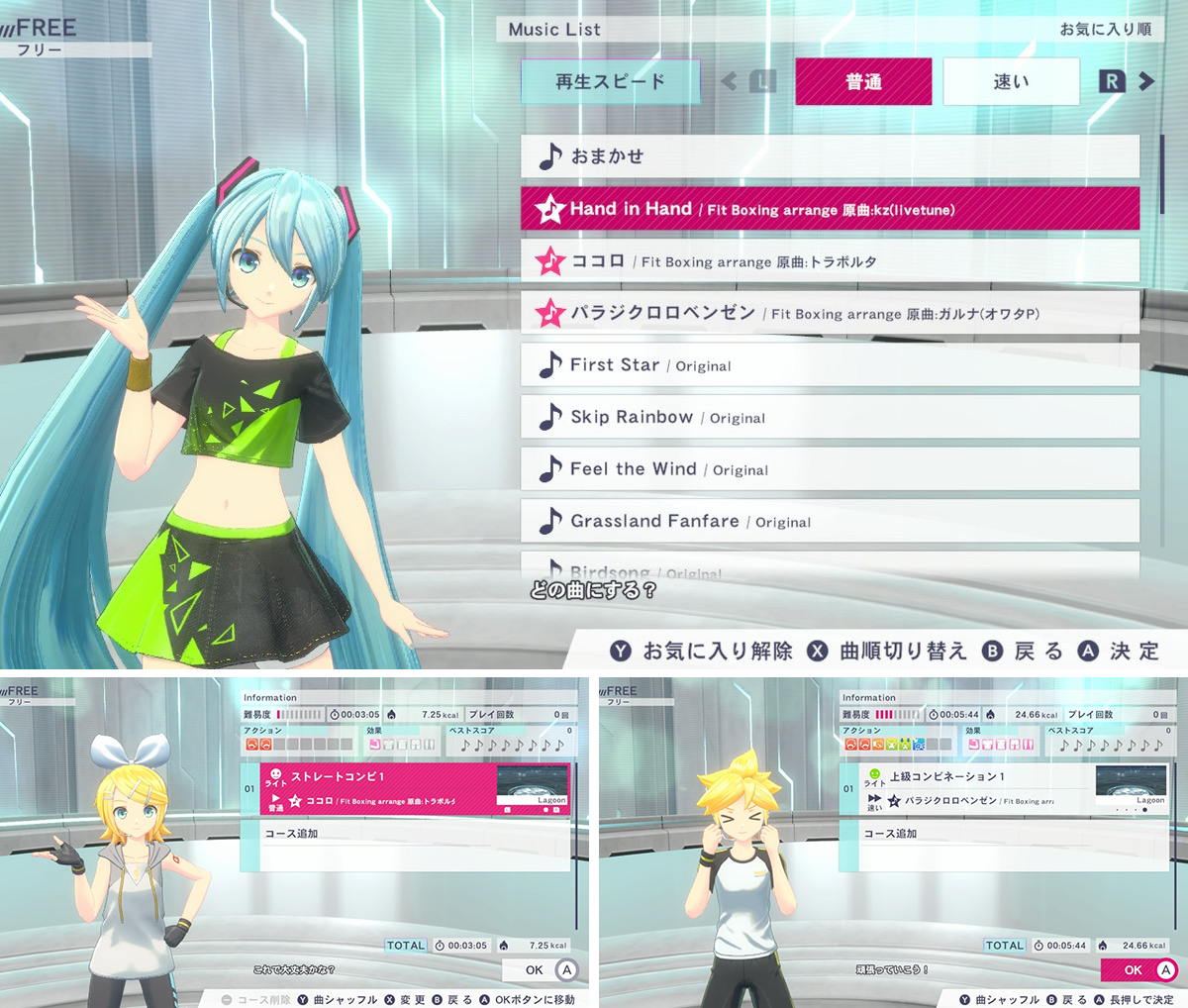This screenshot has height=1008, width=1188.
Task: Choose Grassland Fanfare from the list
Action: point(830,521)
